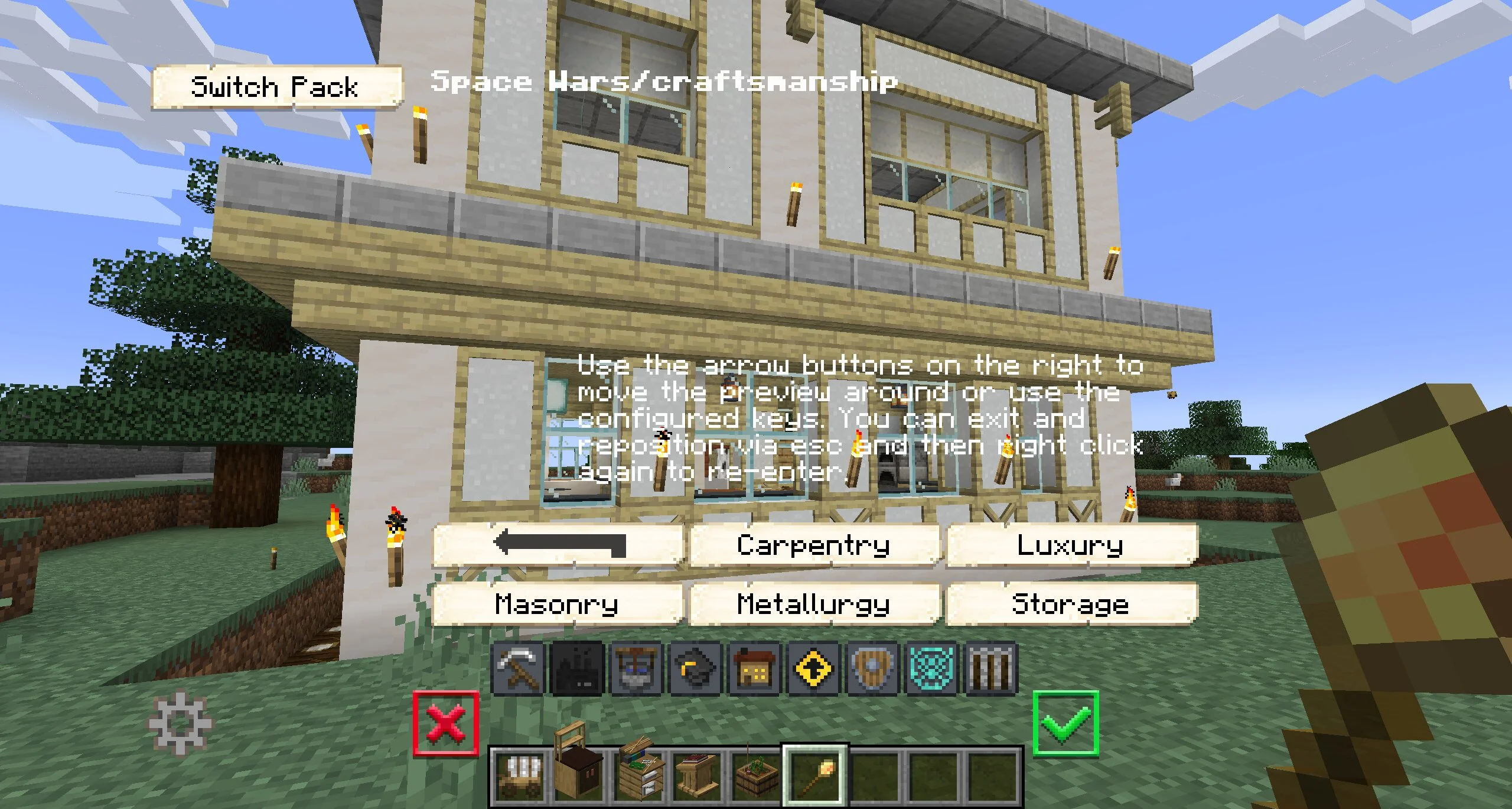Switch to the wooden shield tab
Screen dimensions: 1512x809
(873, 668)
